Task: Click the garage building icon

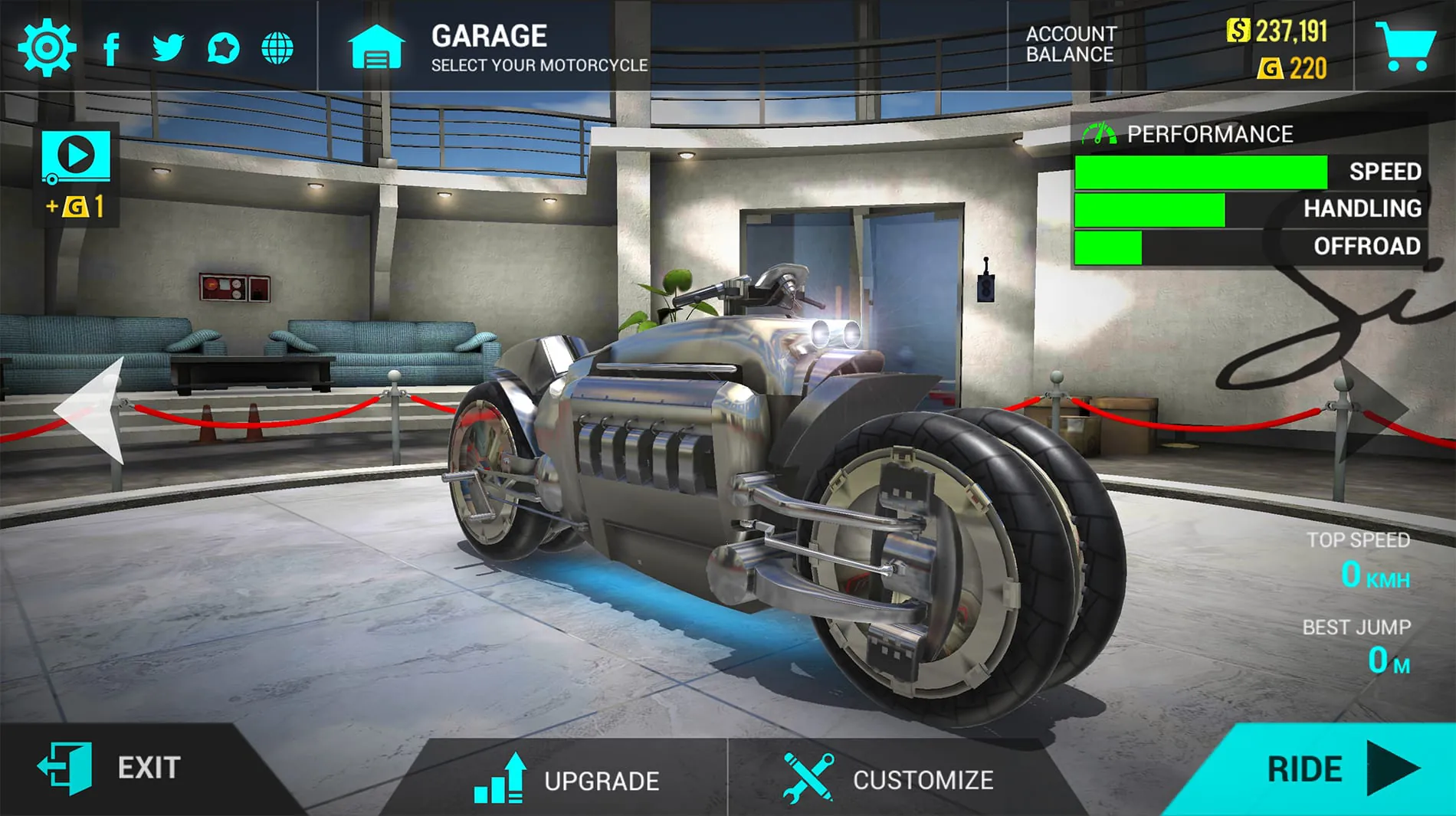Action: (x=377, y=48)
